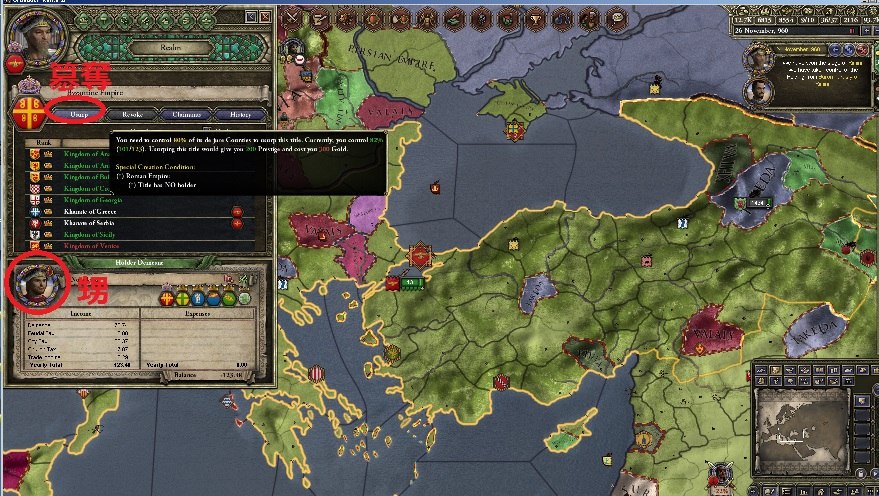Screen dimensions: 879x496
Task: Click the lower character portrait in the notification box
Action: (x=759, y=92)
